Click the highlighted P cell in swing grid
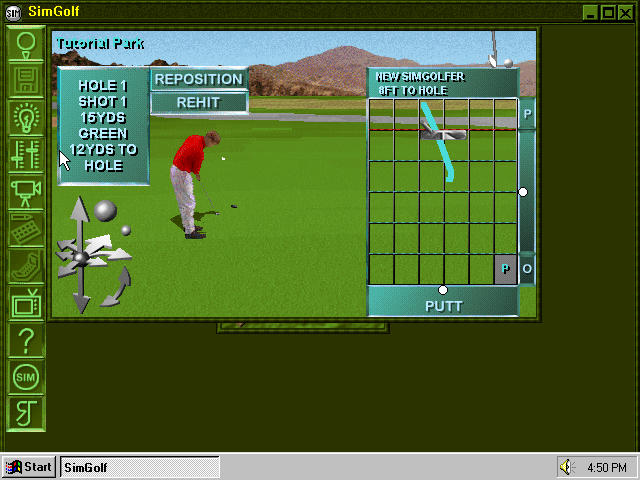This screenshot has width=640, height=480. point(505,269)
